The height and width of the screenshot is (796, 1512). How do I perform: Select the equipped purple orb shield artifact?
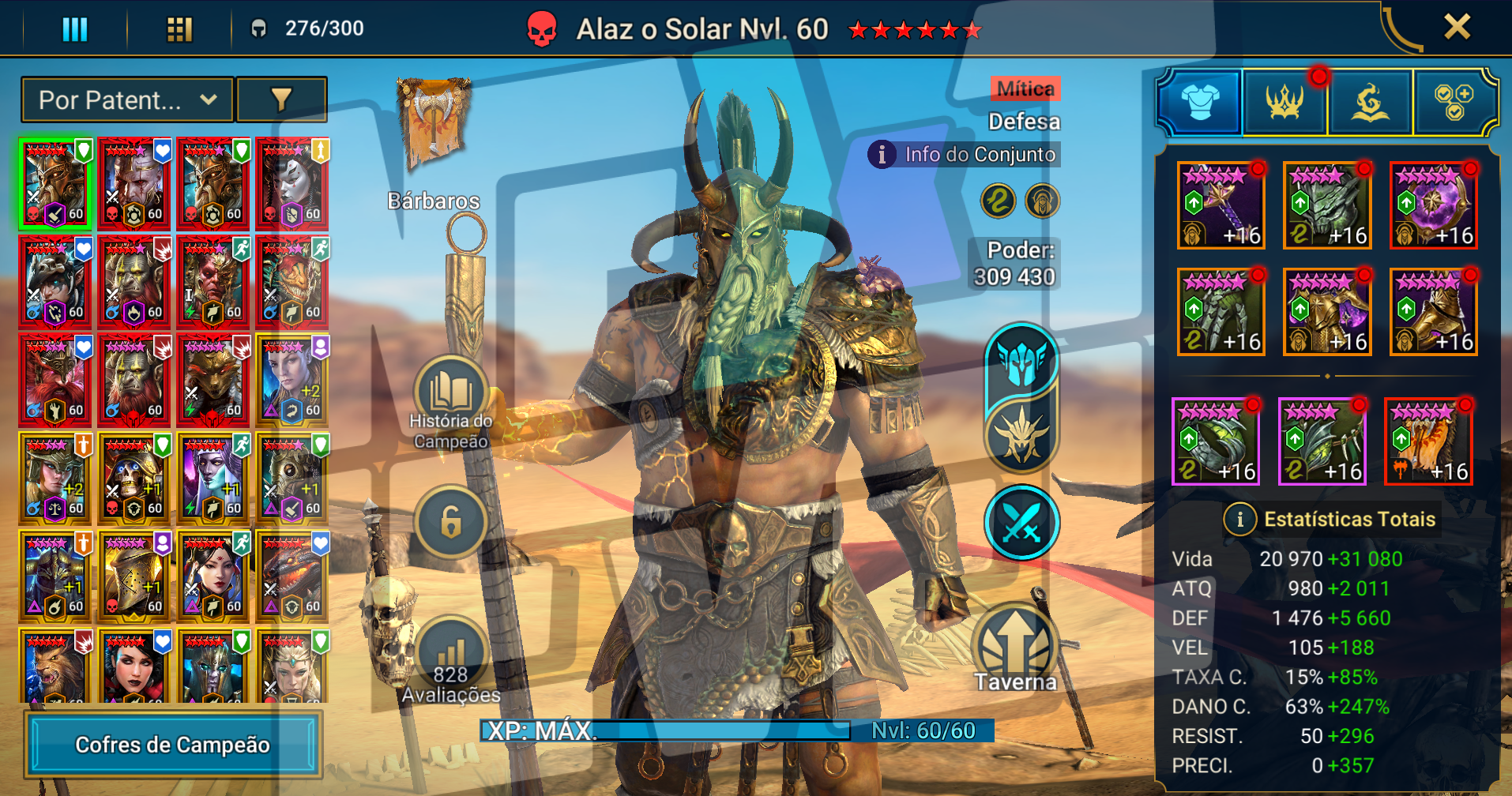pos(1433,205)
